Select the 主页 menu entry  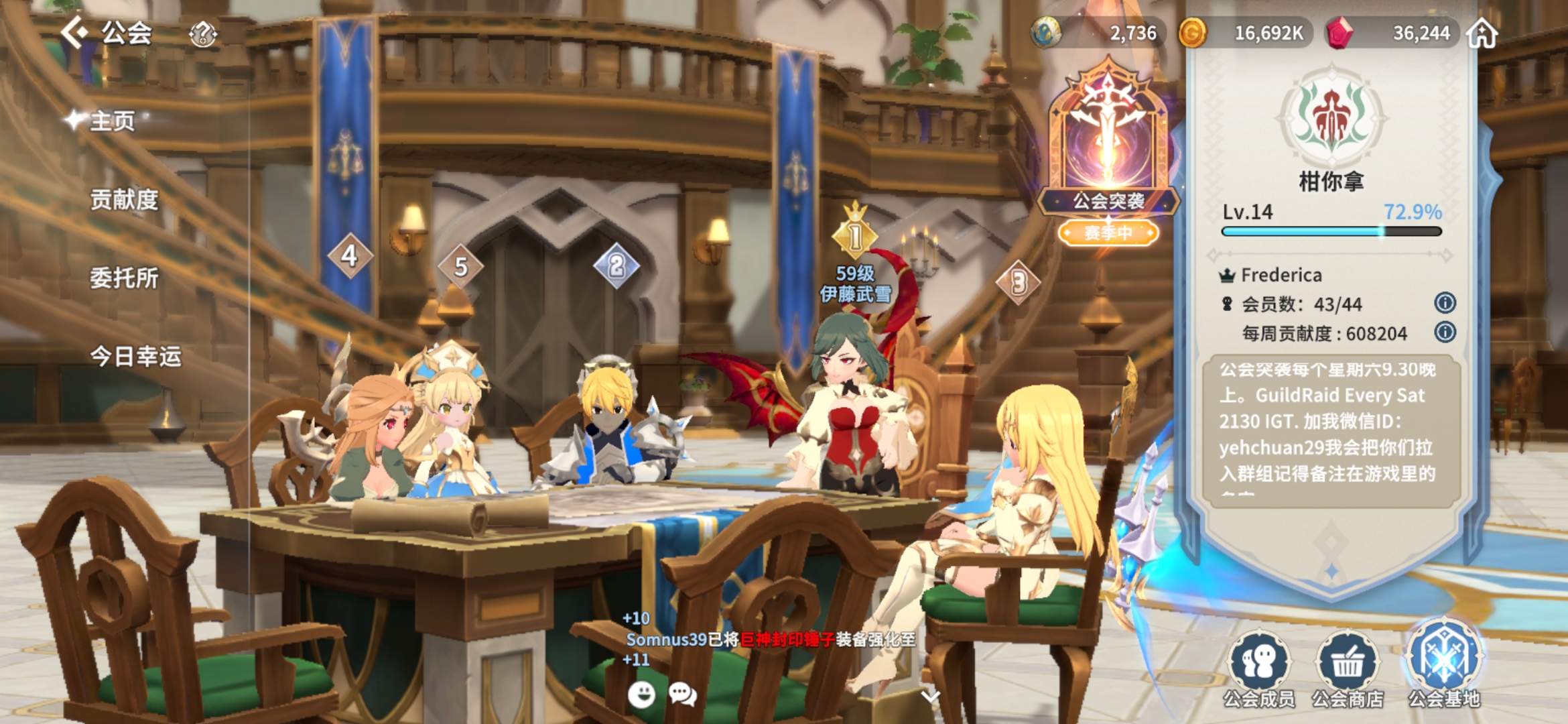(x=112, y=121)
